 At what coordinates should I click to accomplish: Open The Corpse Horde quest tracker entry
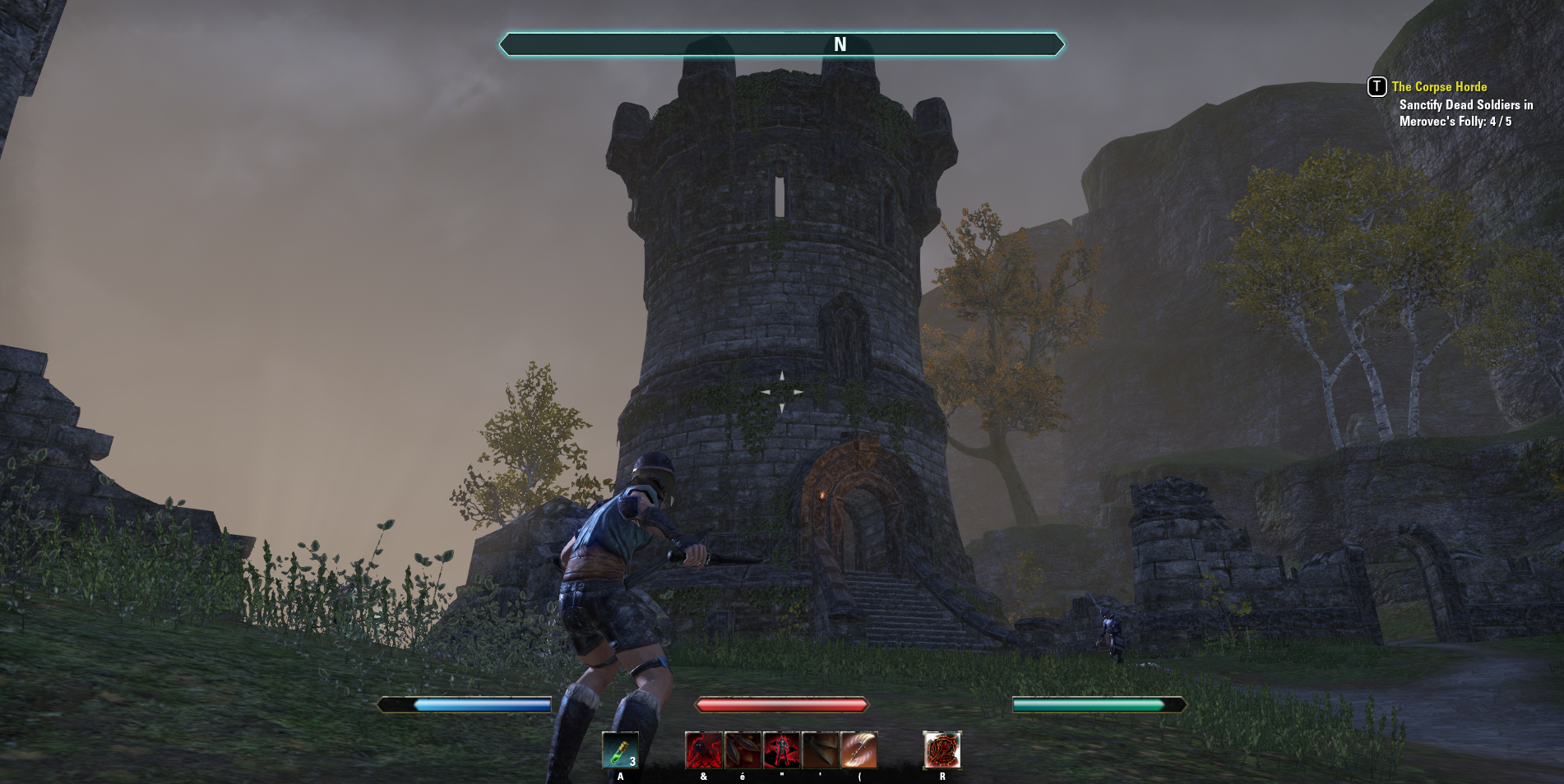1439,87
